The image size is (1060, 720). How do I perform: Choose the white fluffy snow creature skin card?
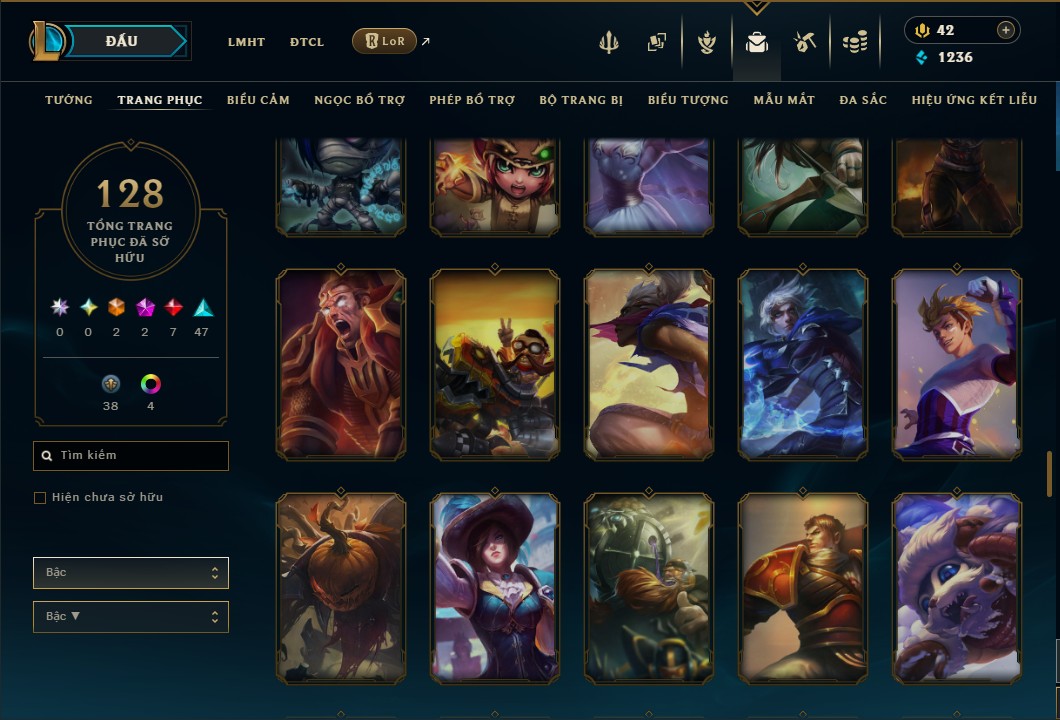pyautogui.click(x=957, y=588)
